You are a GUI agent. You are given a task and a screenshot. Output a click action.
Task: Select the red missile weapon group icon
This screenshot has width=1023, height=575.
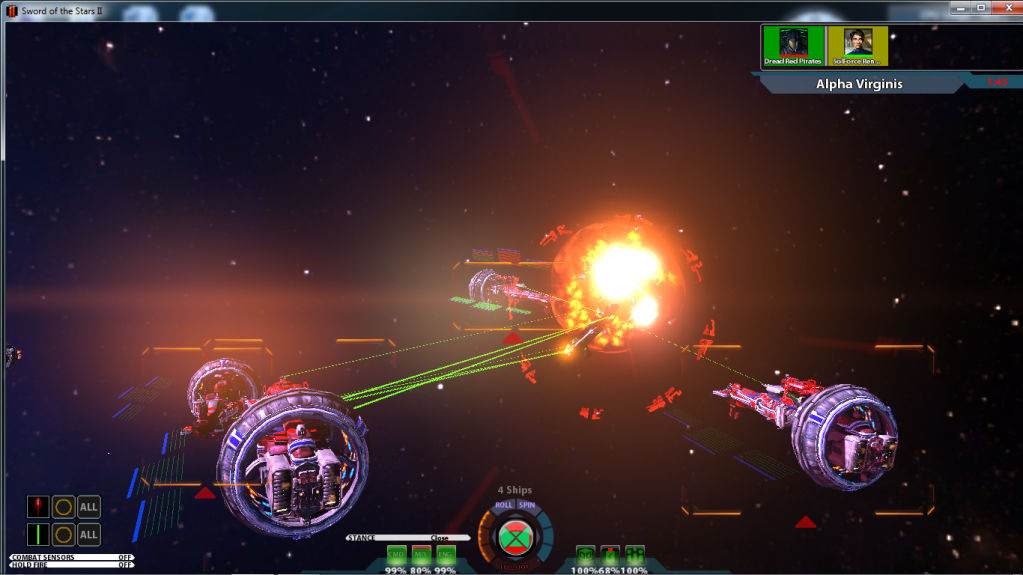click(38, 507)
